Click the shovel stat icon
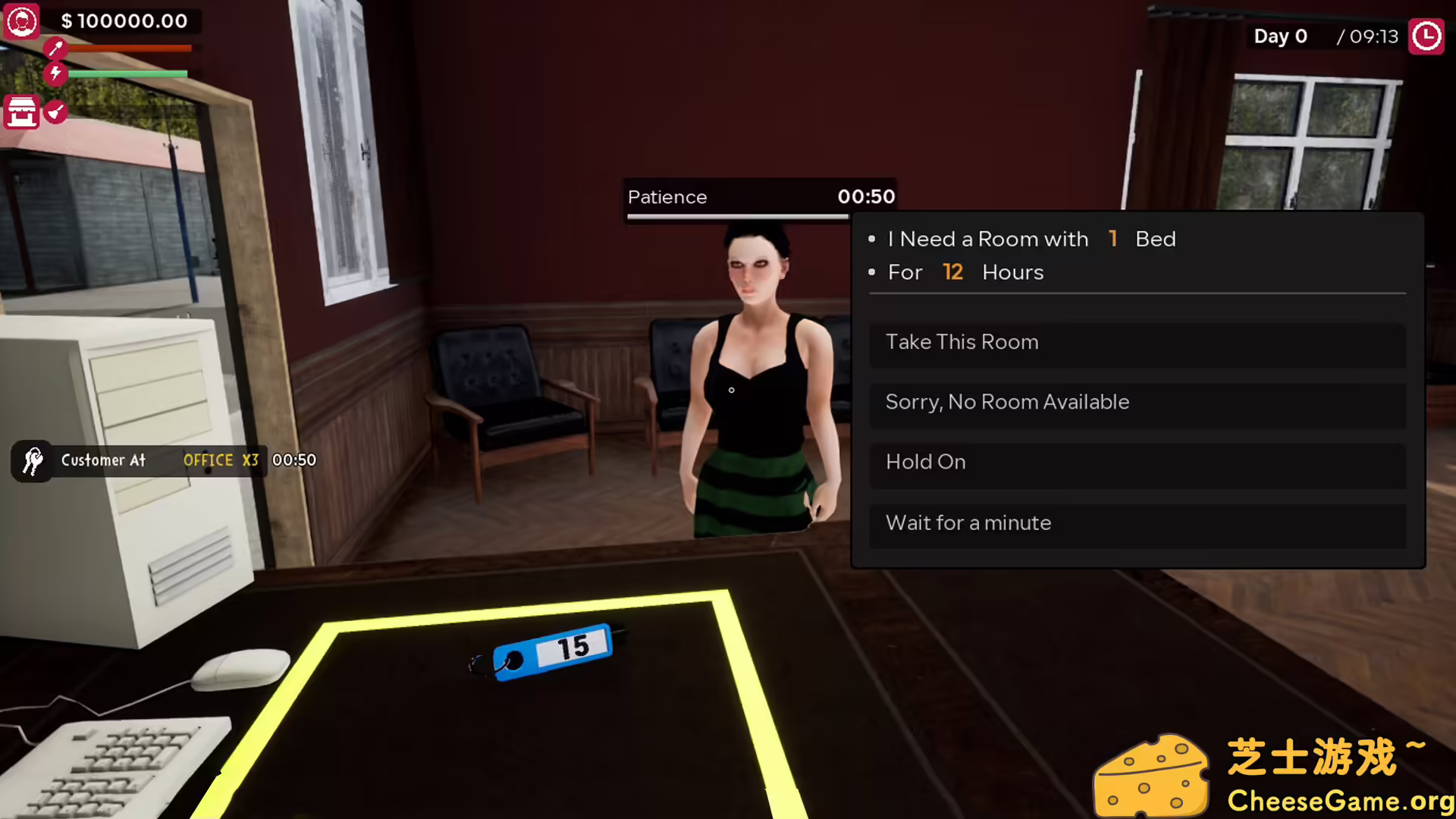The width and height of the screenshot is (1456, 819). 54,48
